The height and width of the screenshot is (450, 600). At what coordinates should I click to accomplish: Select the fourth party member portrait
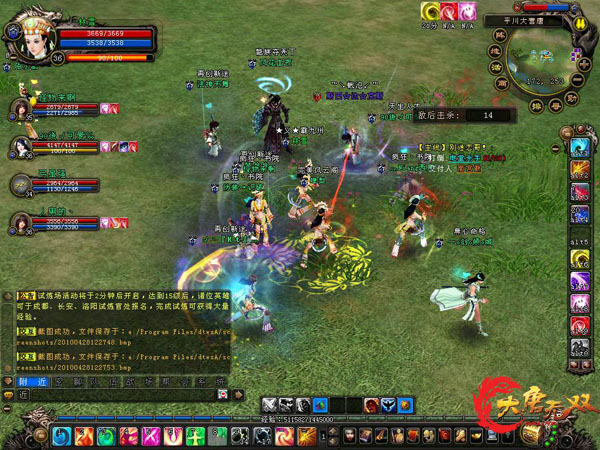point(22,221)
